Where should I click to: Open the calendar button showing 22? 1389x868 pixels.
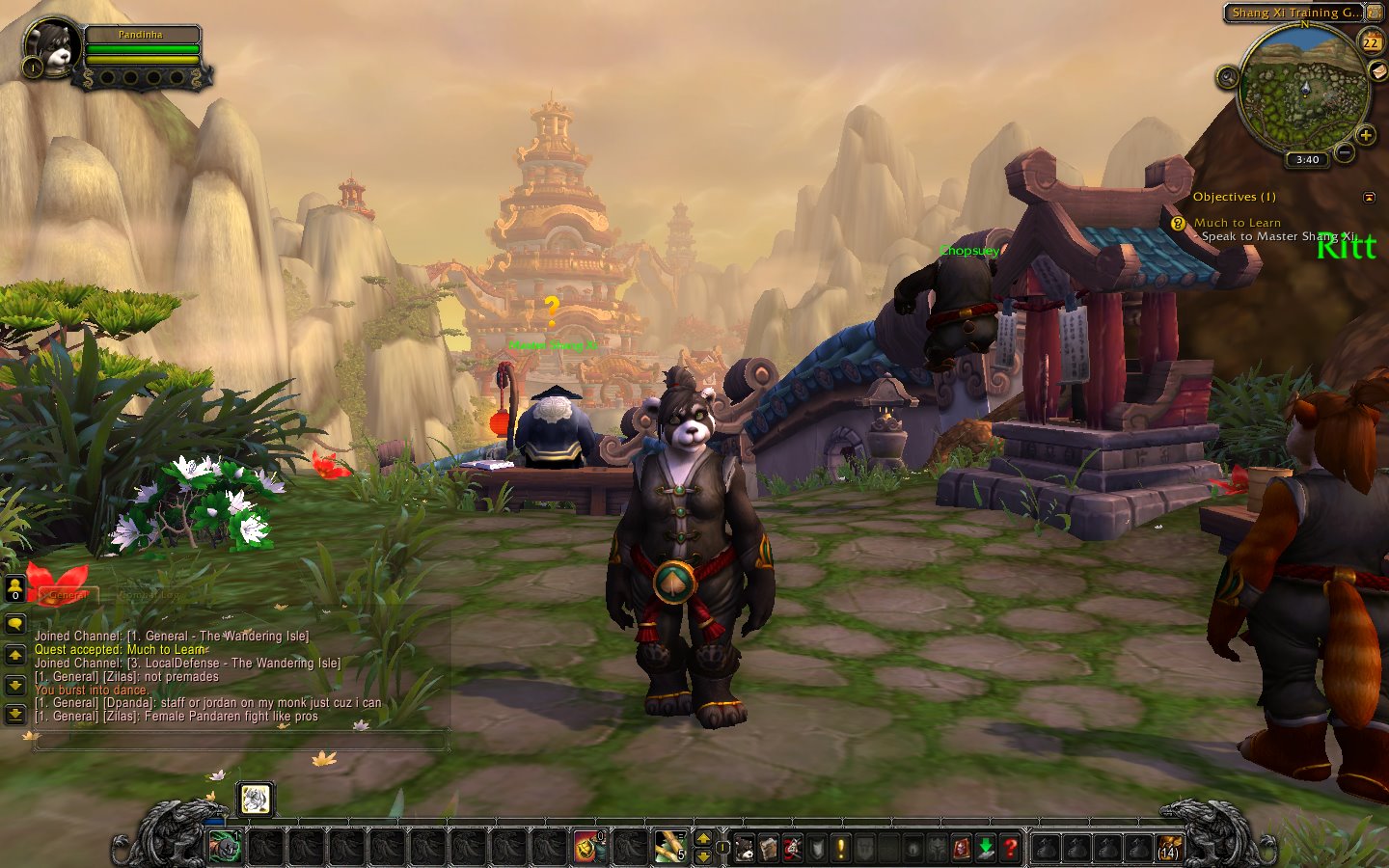1371,41
